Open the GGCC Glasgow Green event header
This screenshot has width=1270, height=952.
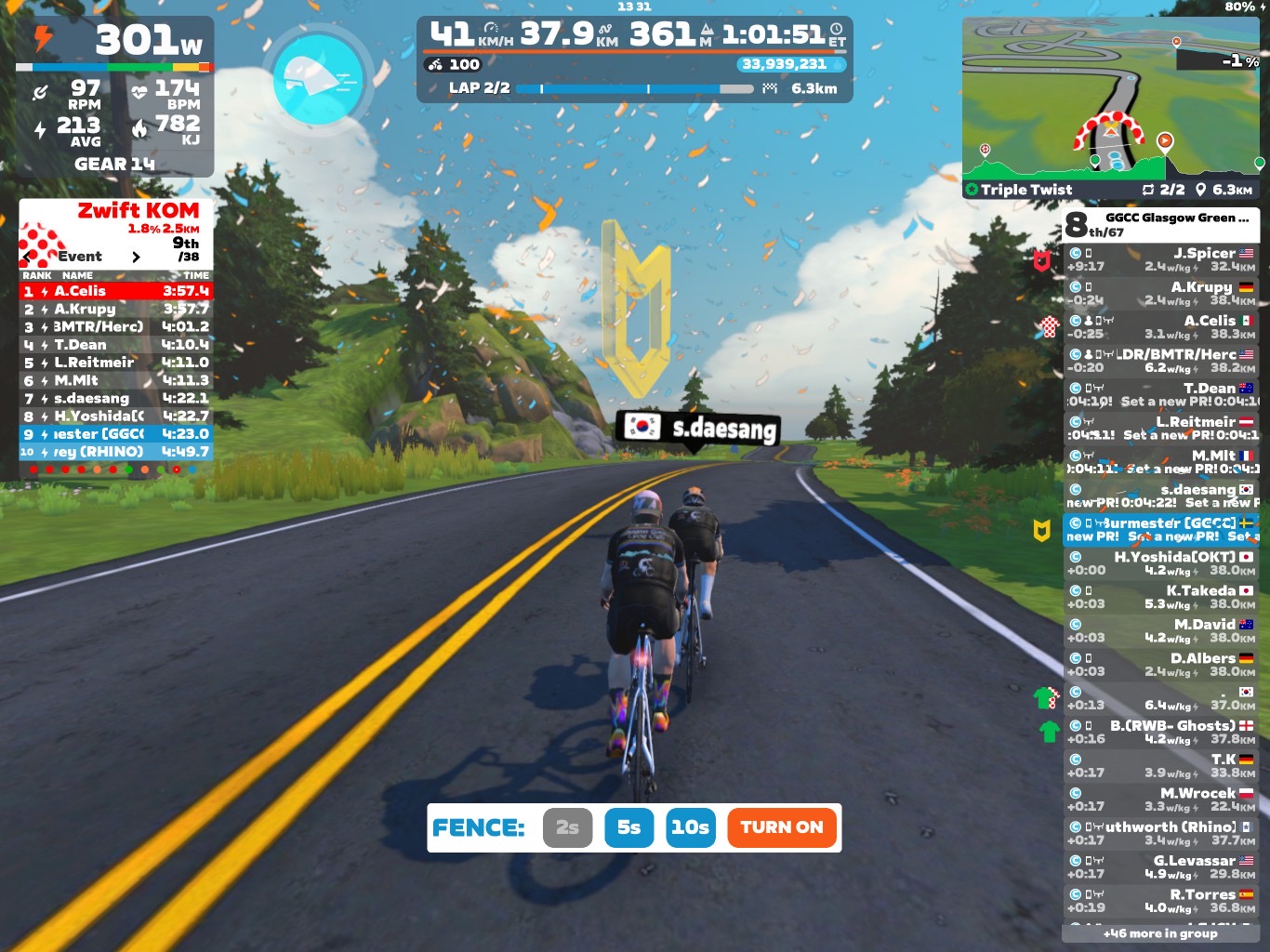pyautogui.click(x=1160, y=224)
